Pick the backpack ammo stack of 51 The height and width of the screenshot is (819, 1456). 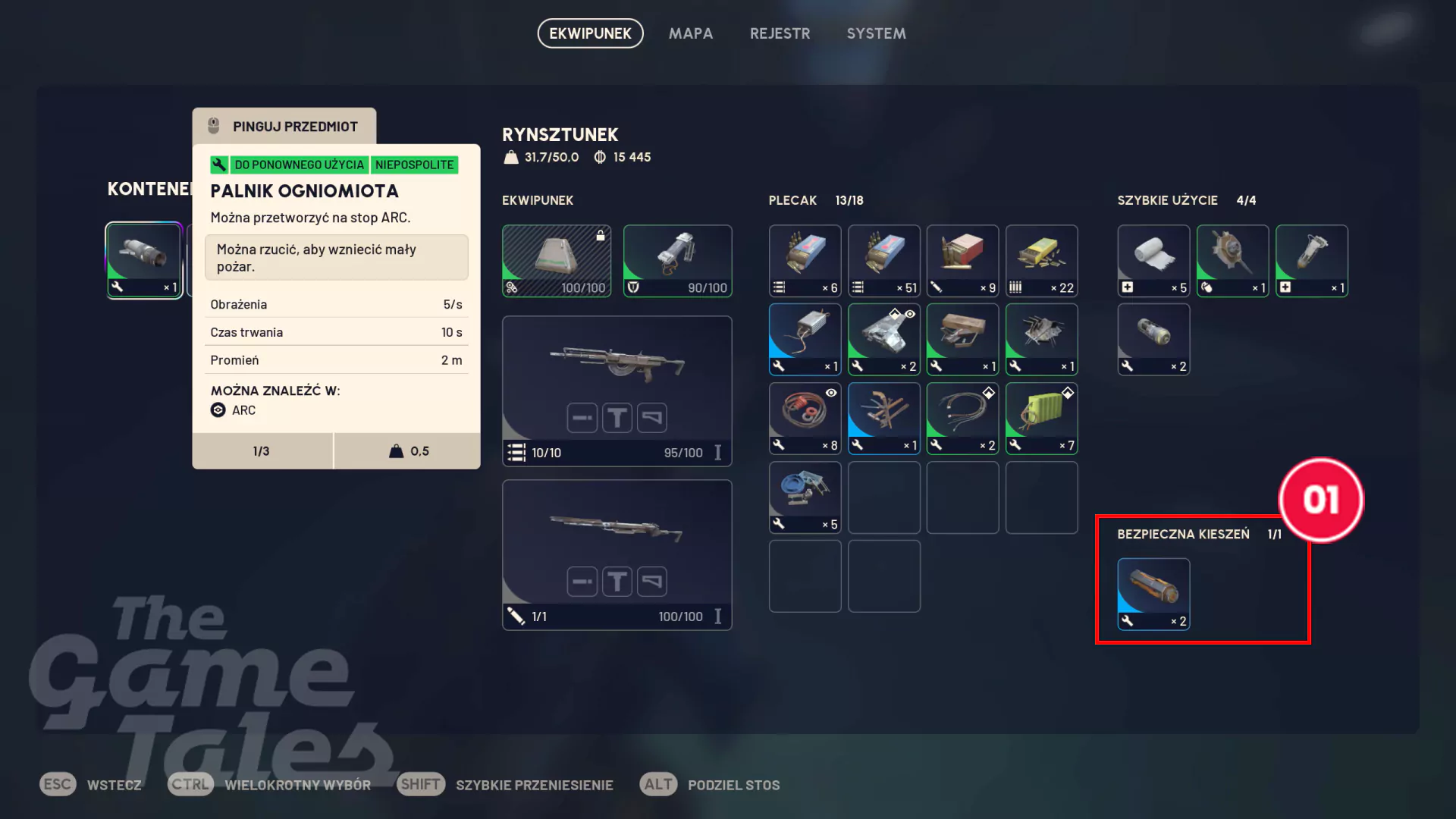point(883,260)
